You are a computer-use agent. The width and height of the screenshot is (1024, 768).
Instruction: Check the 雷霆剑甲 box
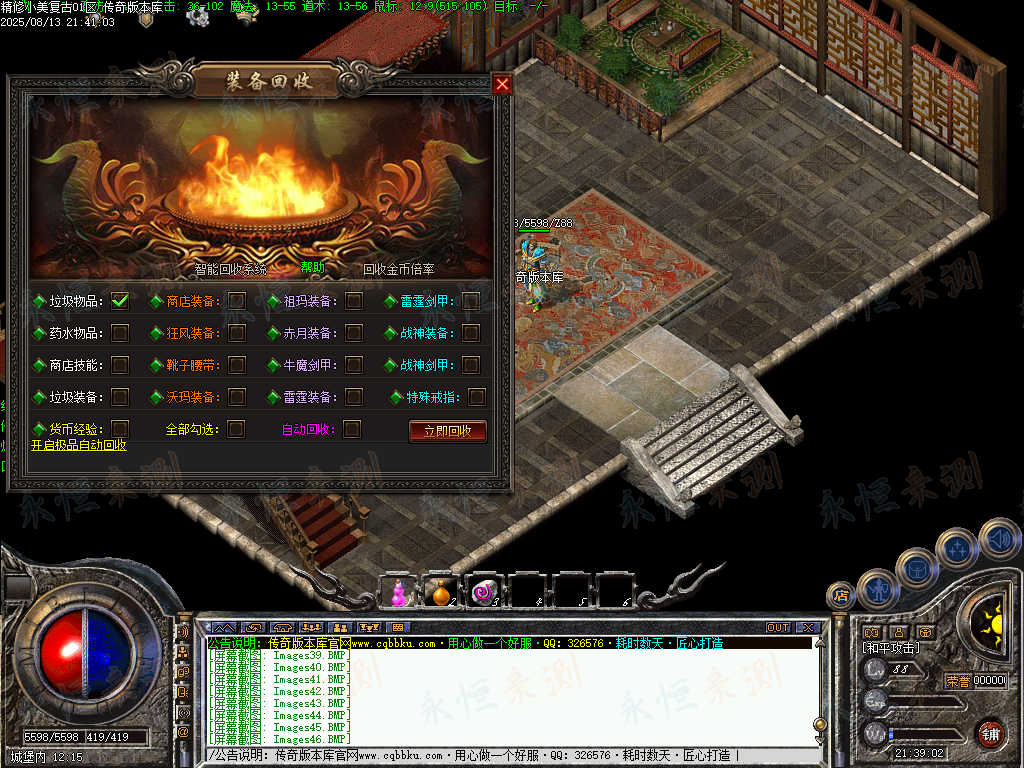point(471,301)
